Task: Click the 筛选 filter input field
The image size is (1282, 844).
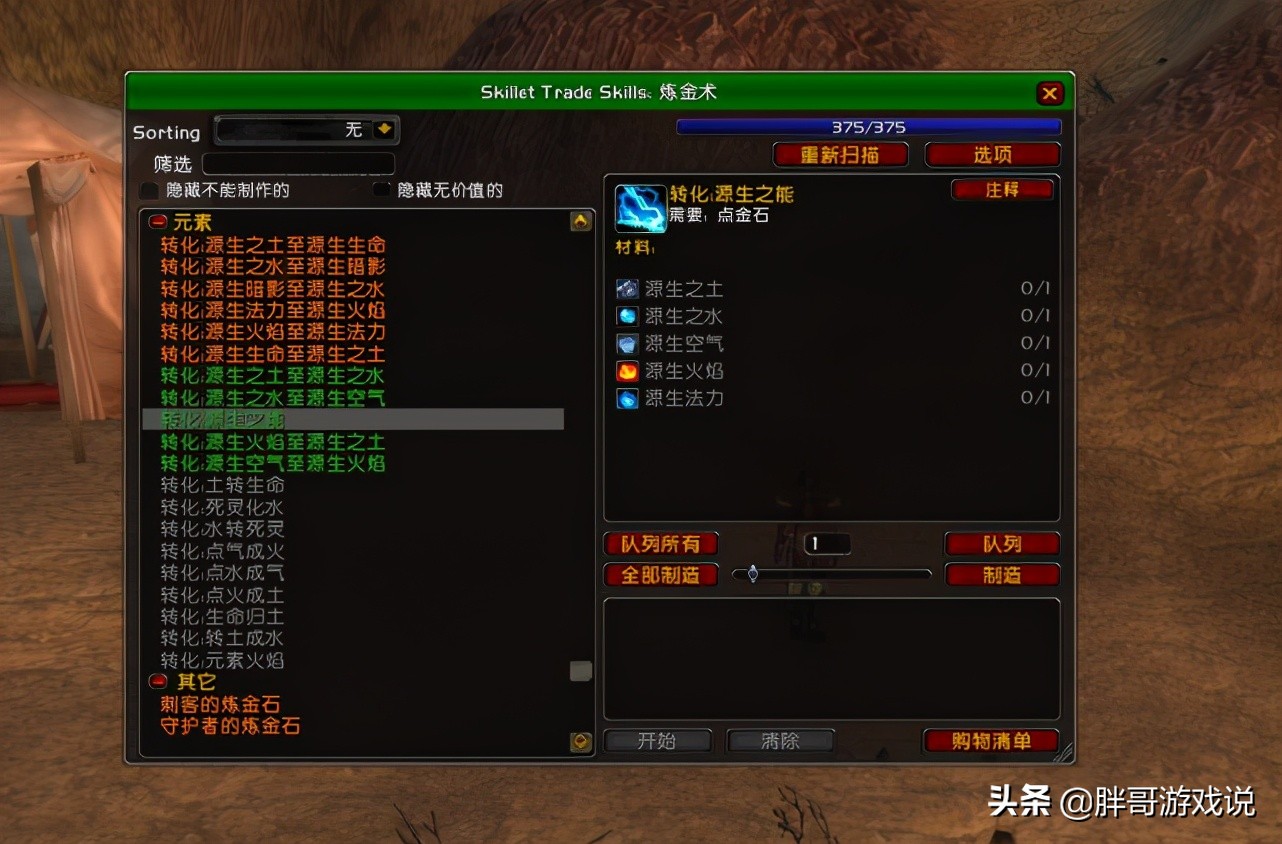Action: tap(300, 163)
